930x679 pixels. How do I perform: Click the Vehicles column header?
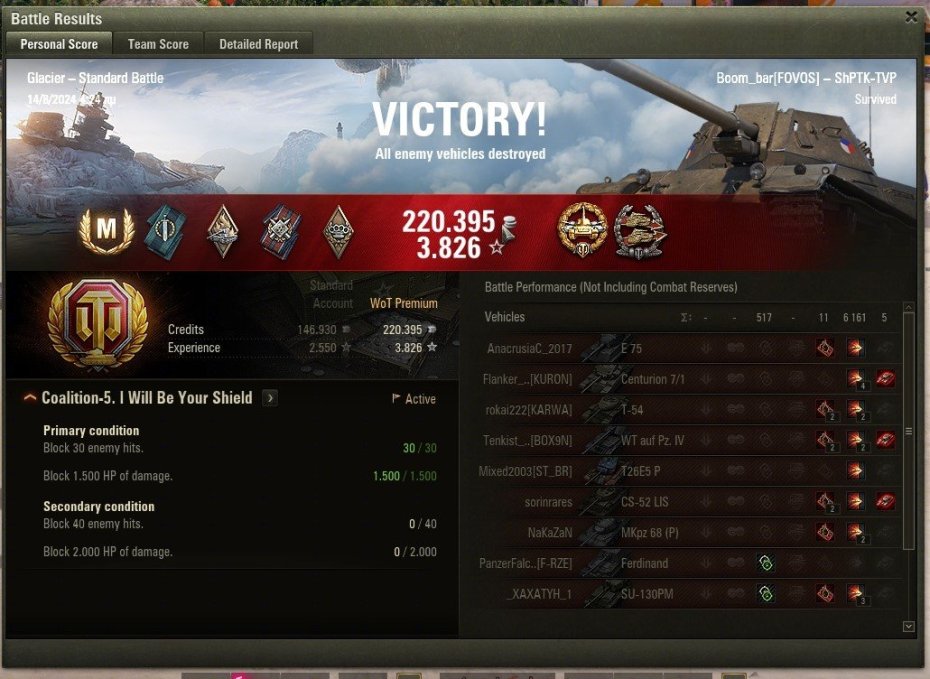[505, 317]
